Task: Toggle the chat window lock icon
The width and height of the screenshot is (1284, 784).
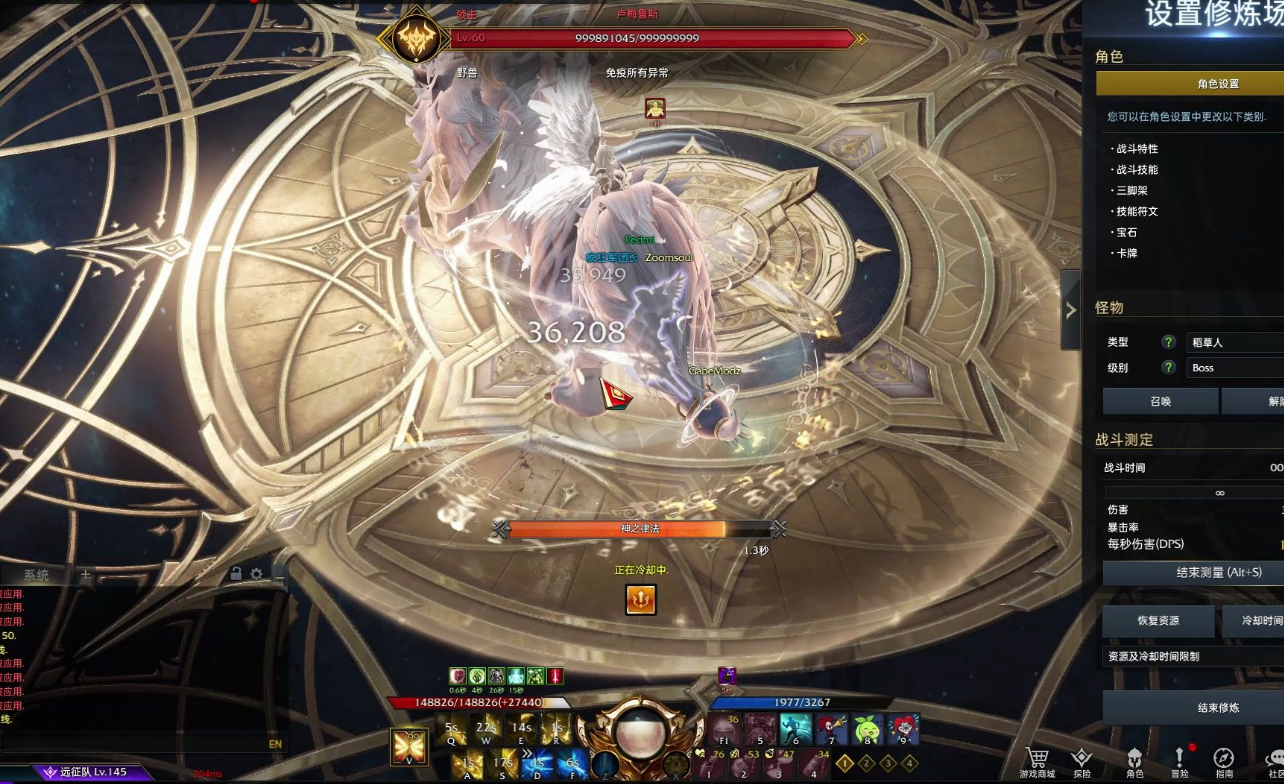Action: [x=236, y=574]
